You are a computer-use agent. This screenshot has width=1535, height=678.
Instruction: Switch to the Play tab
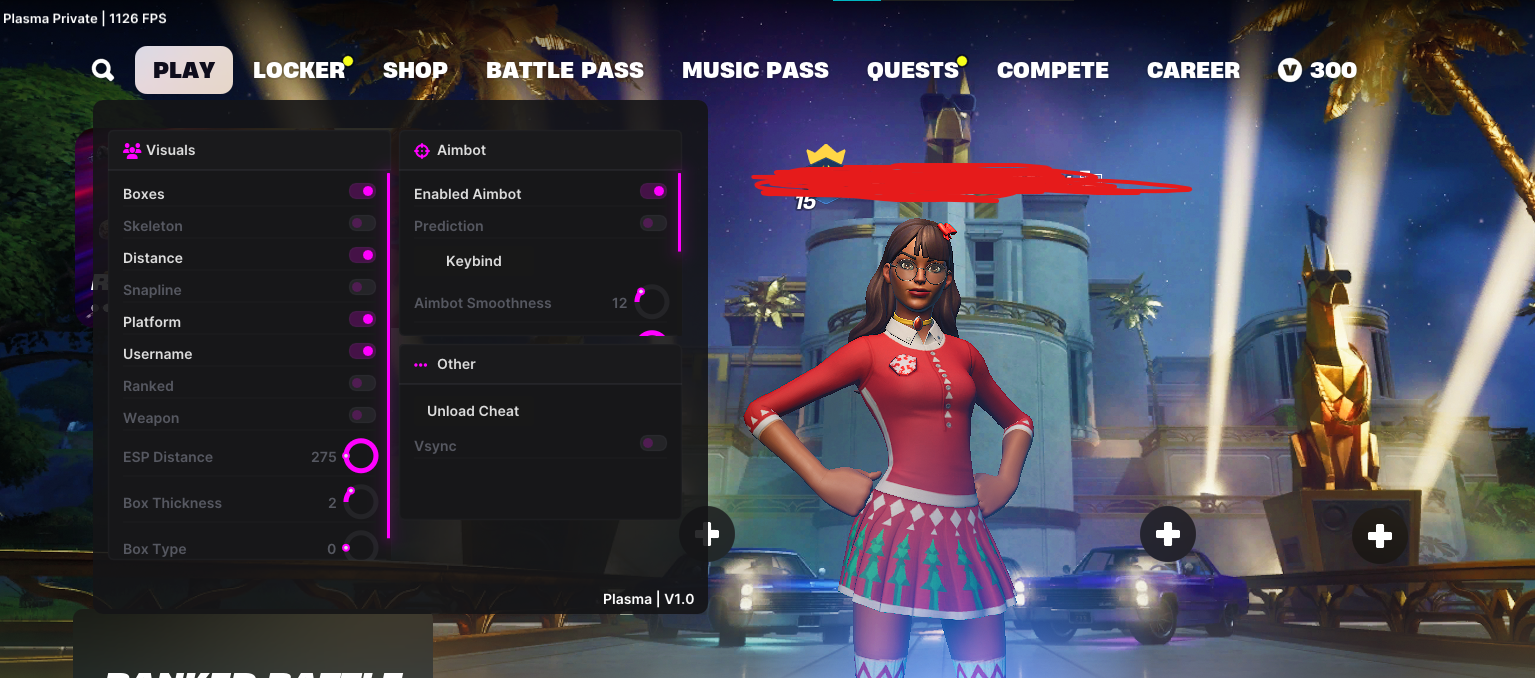tap(184, 70)
